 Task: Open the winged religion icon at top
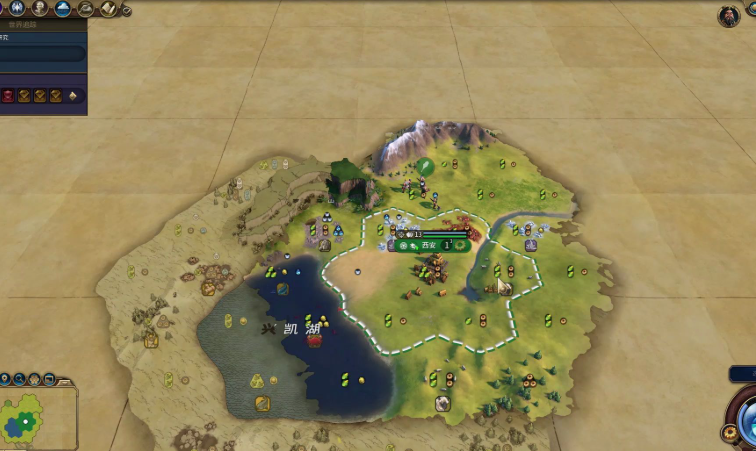click(17, 9)
